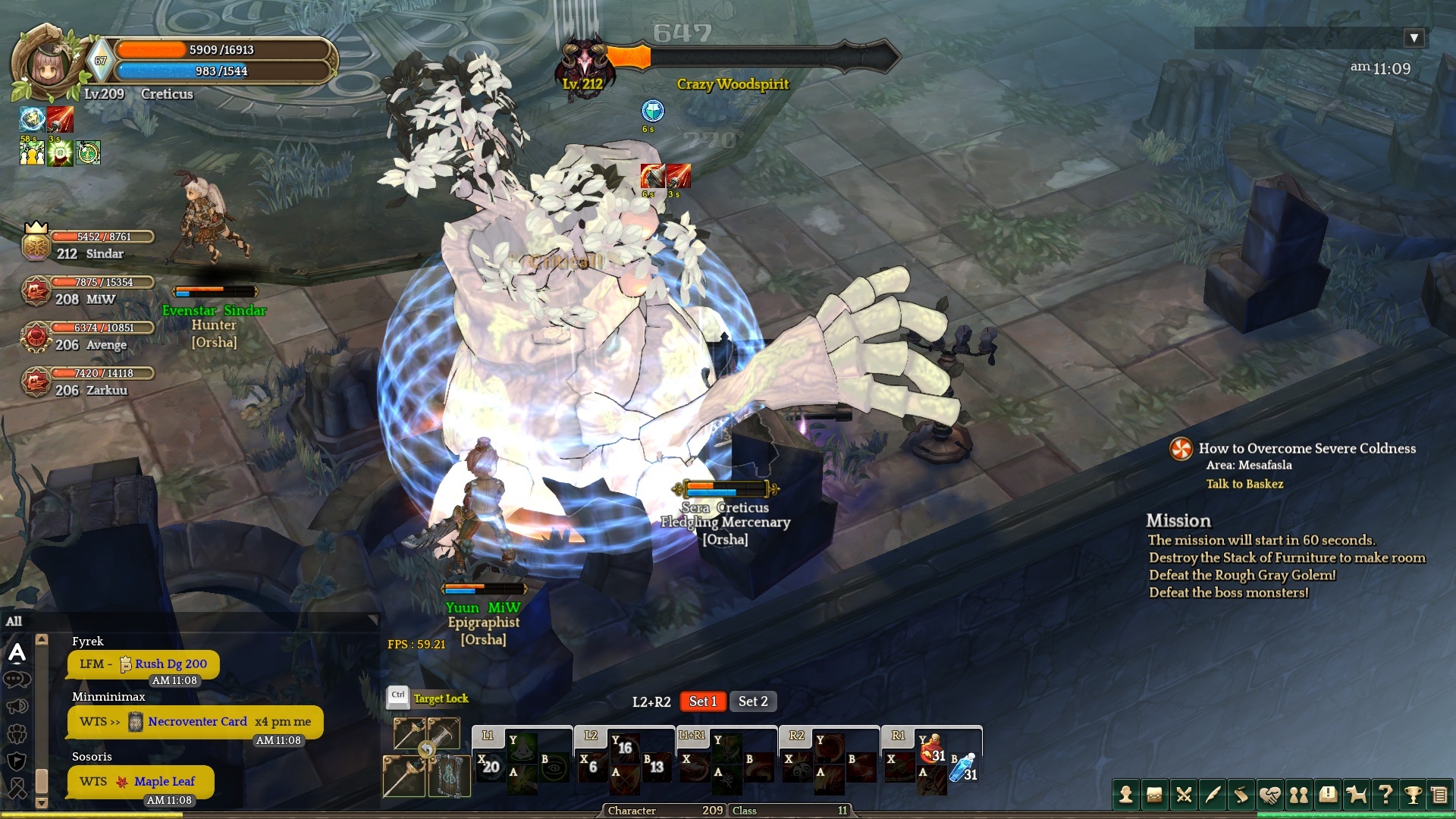Select the Set 1 hotbar button
This screenshot has height=819, width=1456.
703,701
